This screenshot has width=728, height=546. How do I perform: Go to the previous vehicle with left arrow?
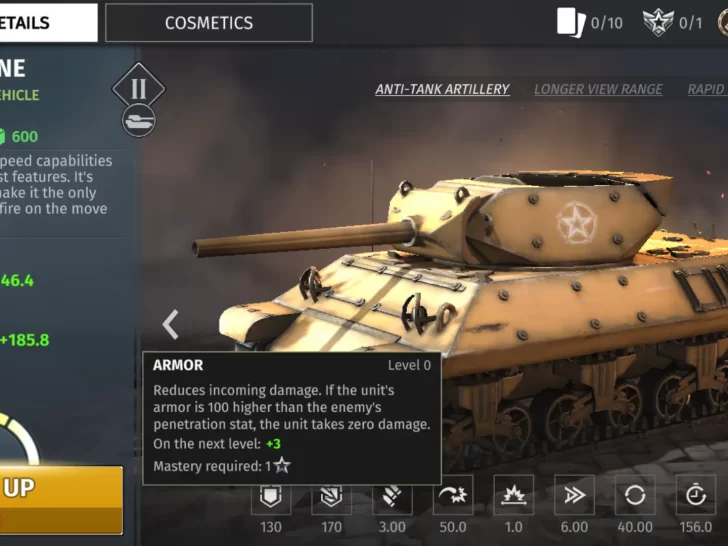coord(171,324)
